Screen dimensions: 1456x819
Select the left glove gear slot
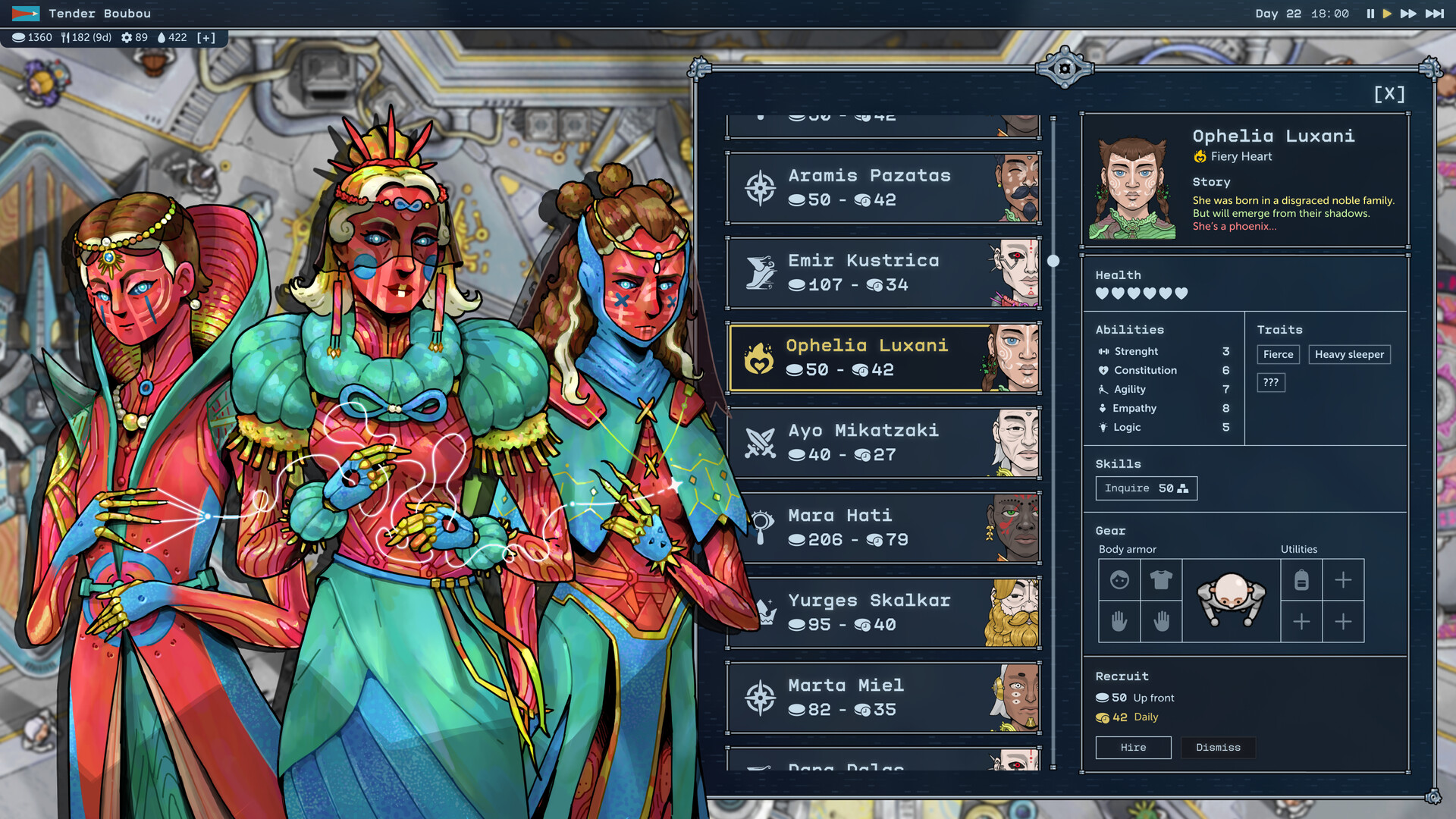coord(1120,622)
